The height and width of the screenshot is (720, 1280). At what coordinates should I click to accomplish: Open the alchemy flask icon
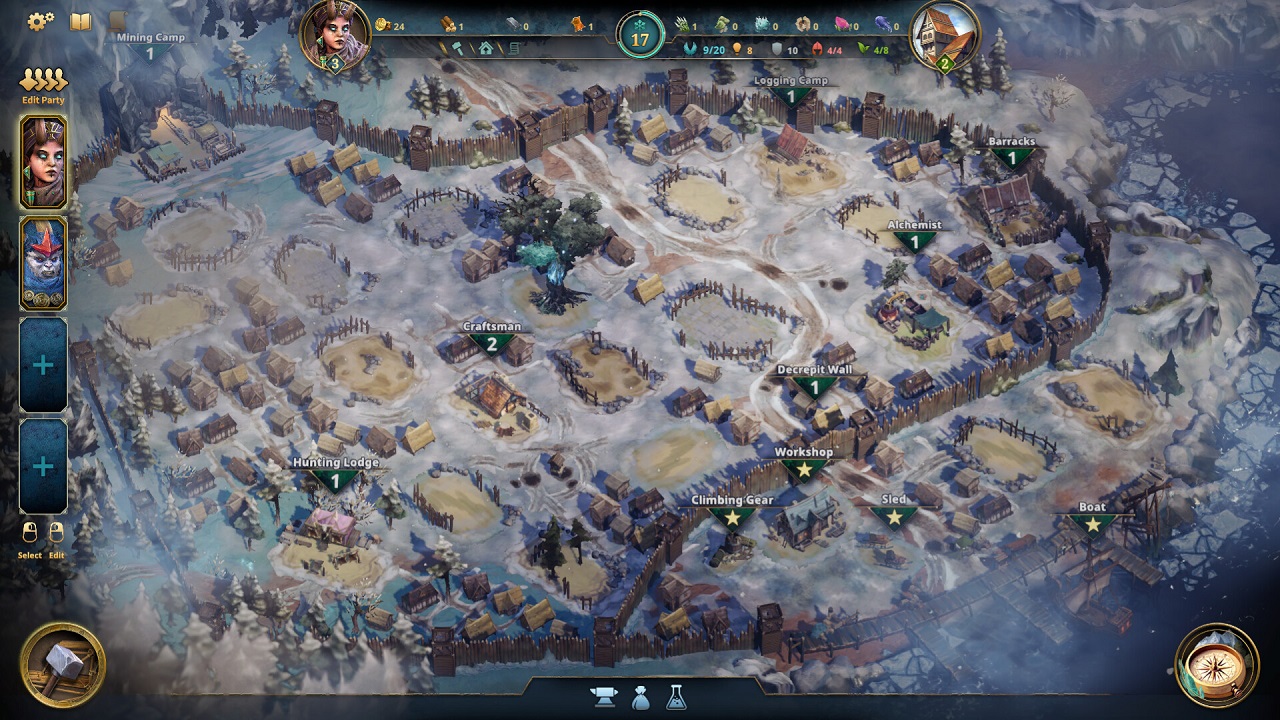click(676, 697)
